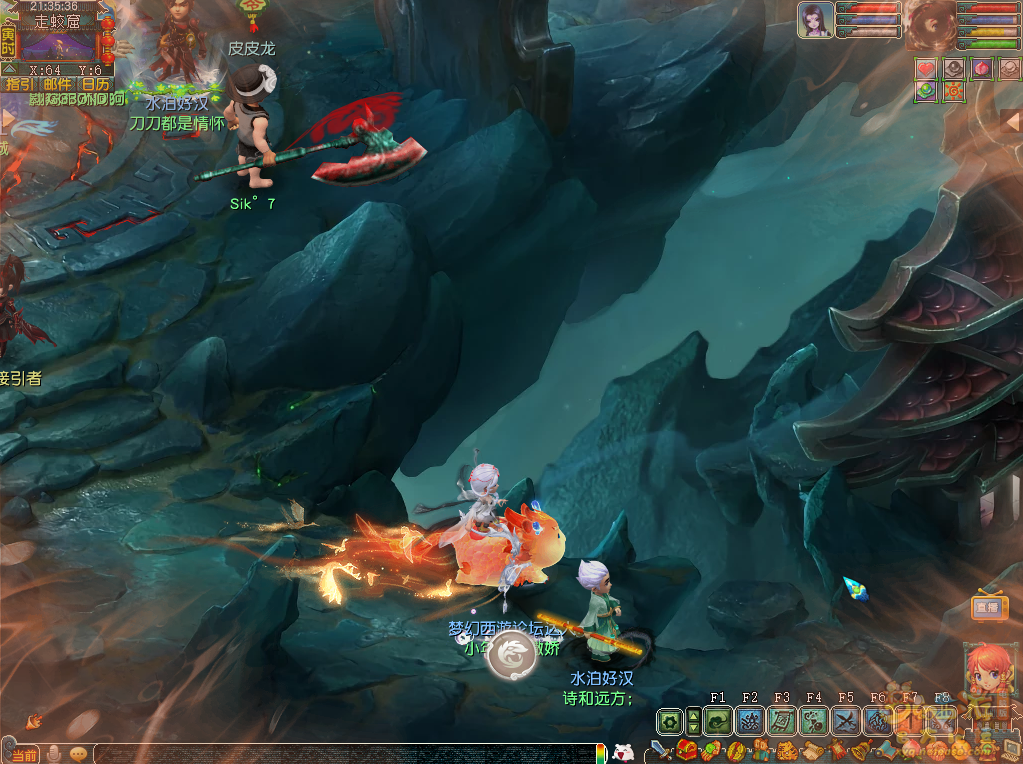Activate the F4 skill slot
Viewport: 1023px width, 764px height.
(814, 721)
